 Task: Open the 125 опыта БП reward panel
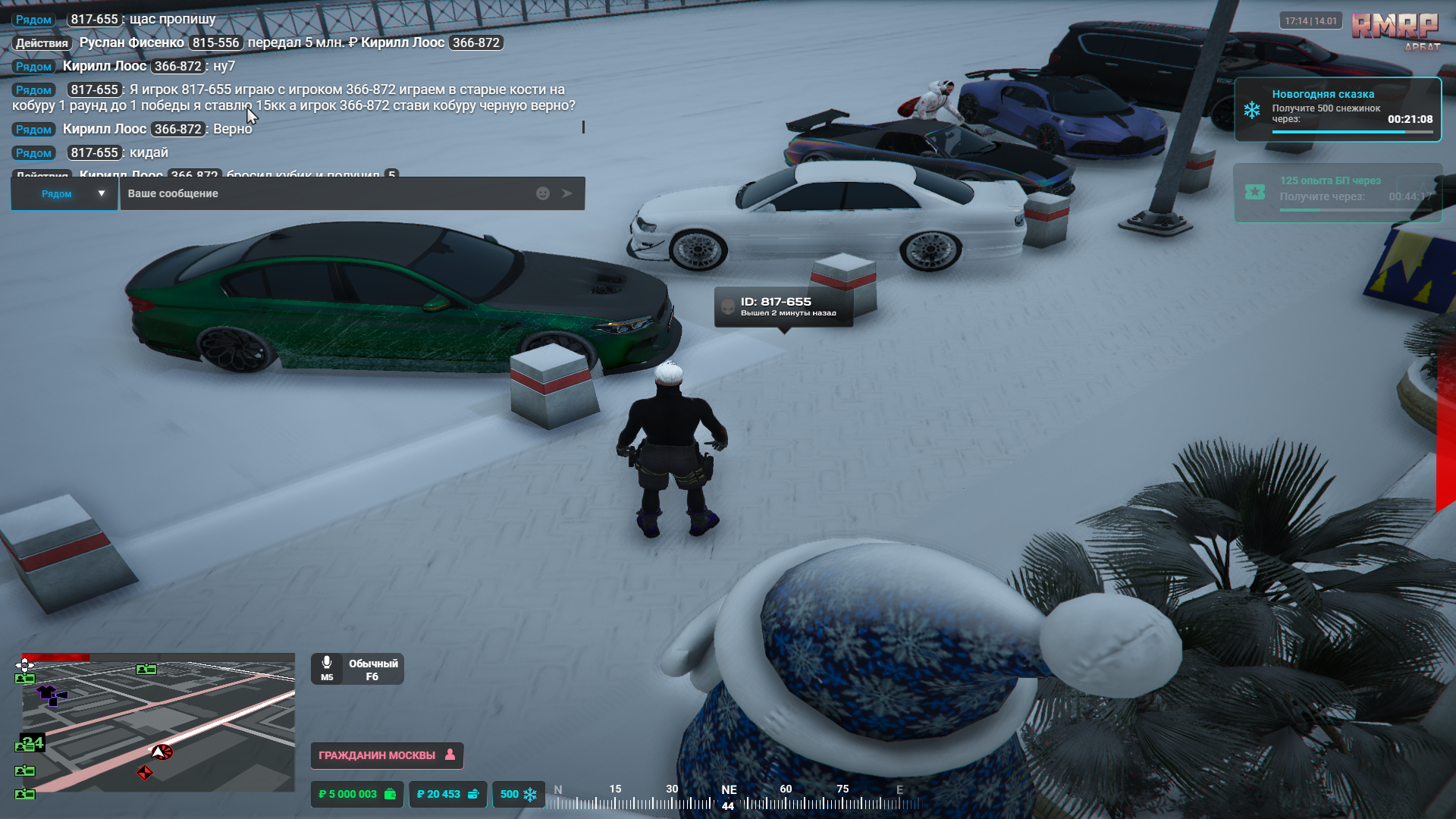(1338, 193)
